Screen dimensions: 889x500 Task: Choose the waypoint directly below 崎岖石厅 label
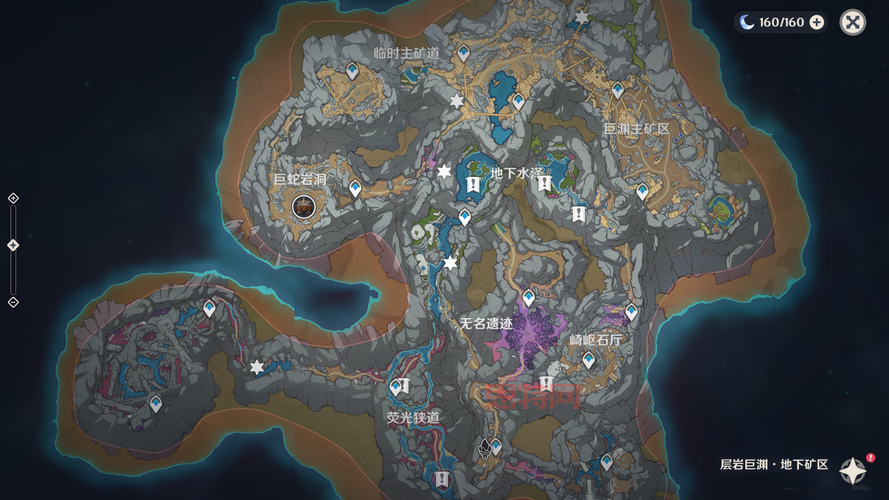point(588,359)
